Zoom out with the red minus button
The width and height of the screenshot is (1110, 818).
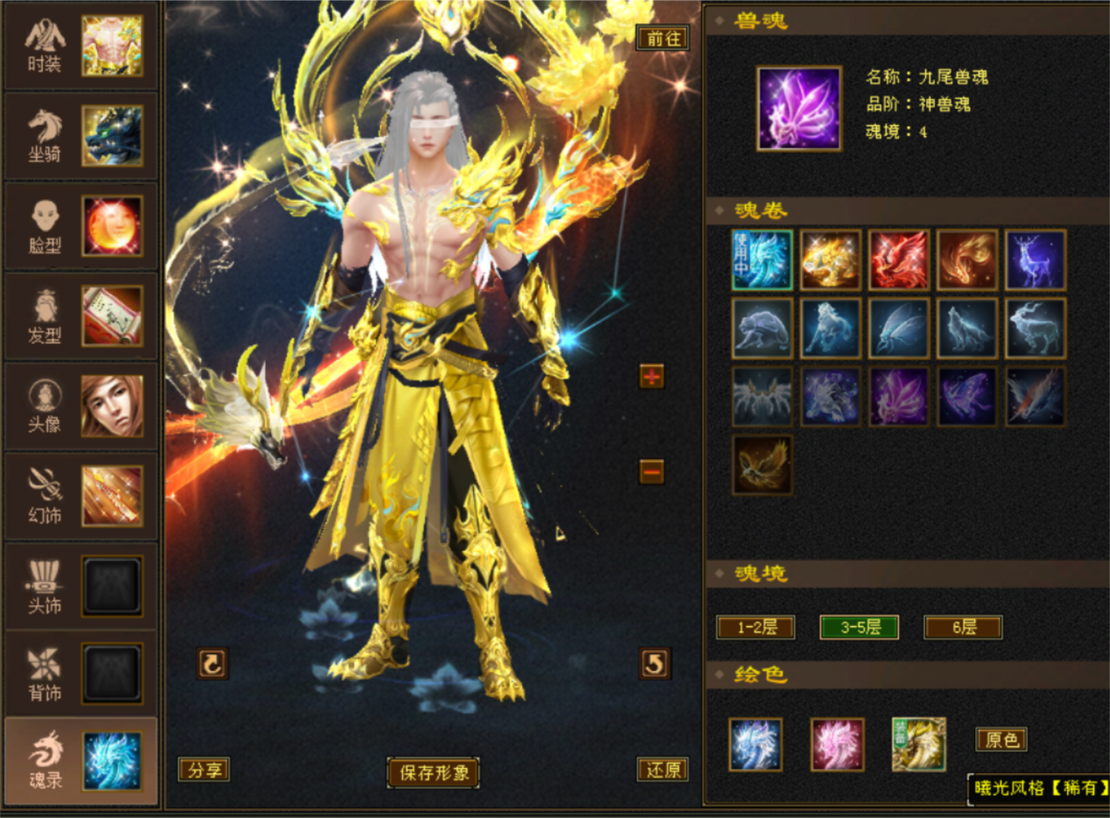652,470
